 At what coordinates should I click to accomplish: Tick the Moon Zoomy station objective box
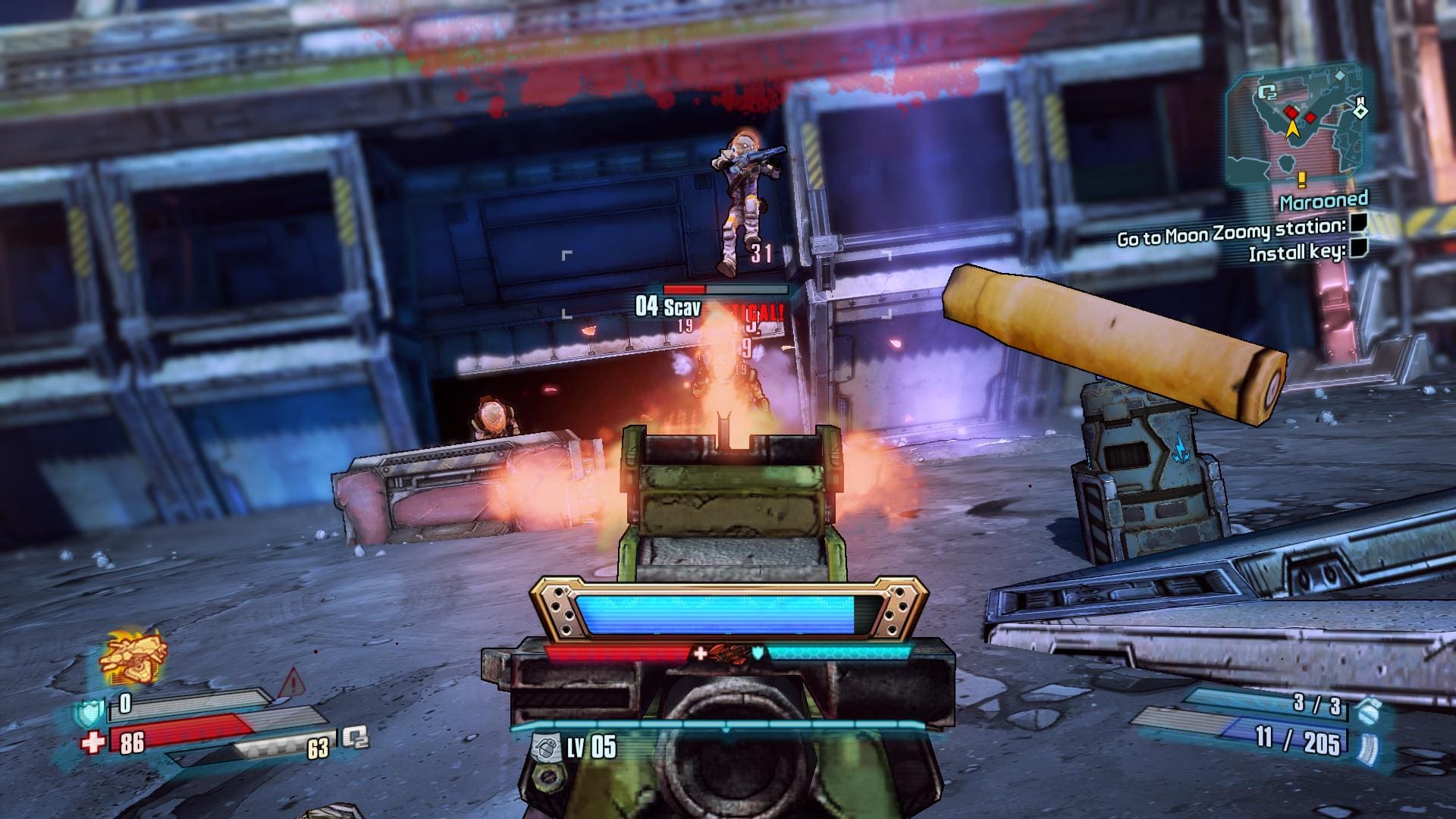coord(1358,224)
